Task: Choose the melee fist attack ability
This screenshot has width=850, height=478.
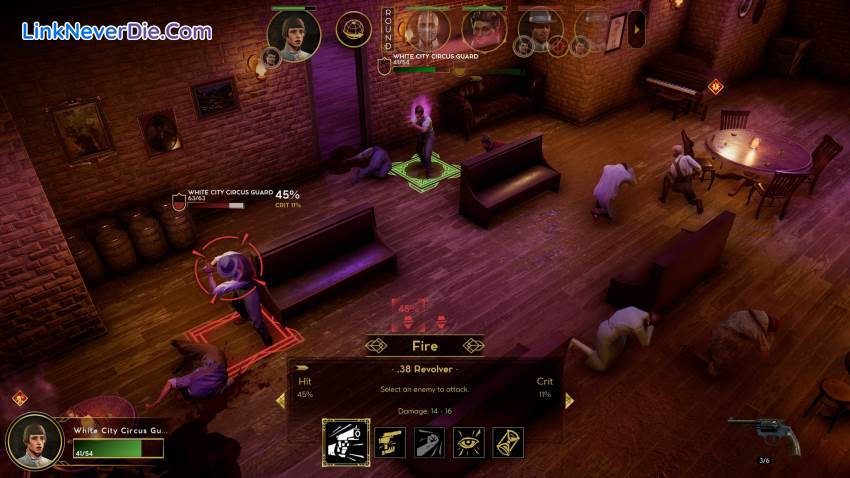Action: (430, 441)
